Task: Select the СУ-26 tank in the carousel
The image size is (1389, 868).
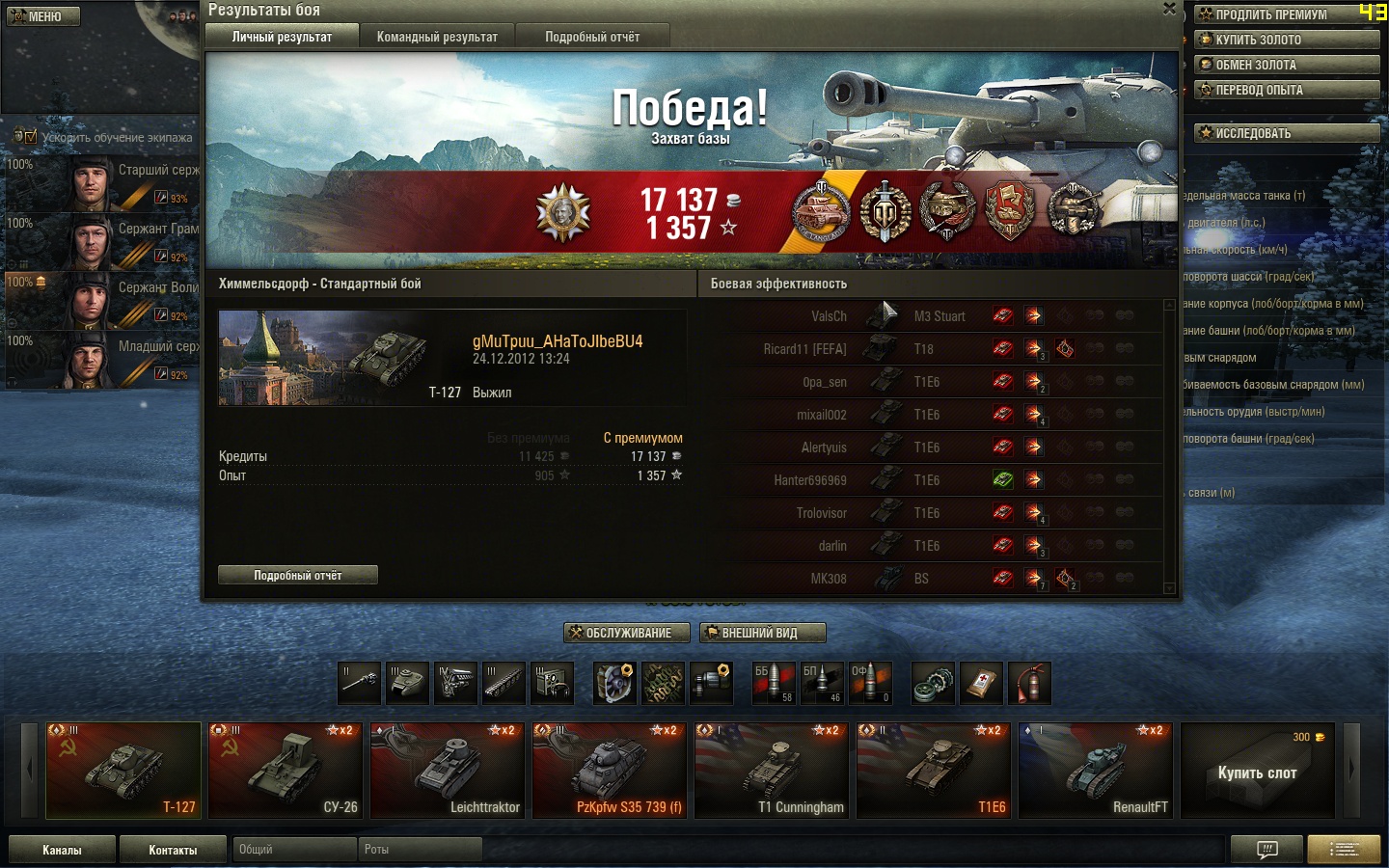Action: (x=286, y=771)
